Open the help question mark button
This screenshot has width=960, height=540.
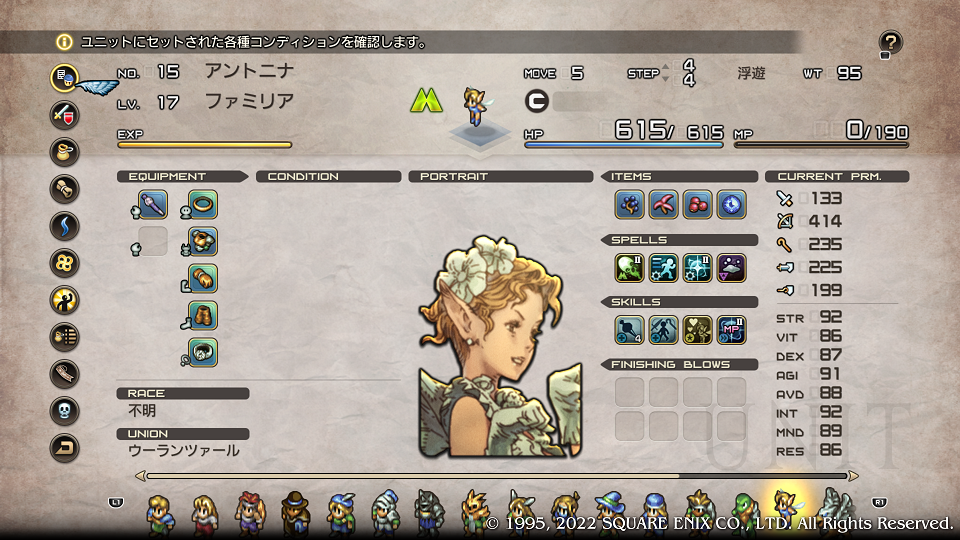[891, 43]
